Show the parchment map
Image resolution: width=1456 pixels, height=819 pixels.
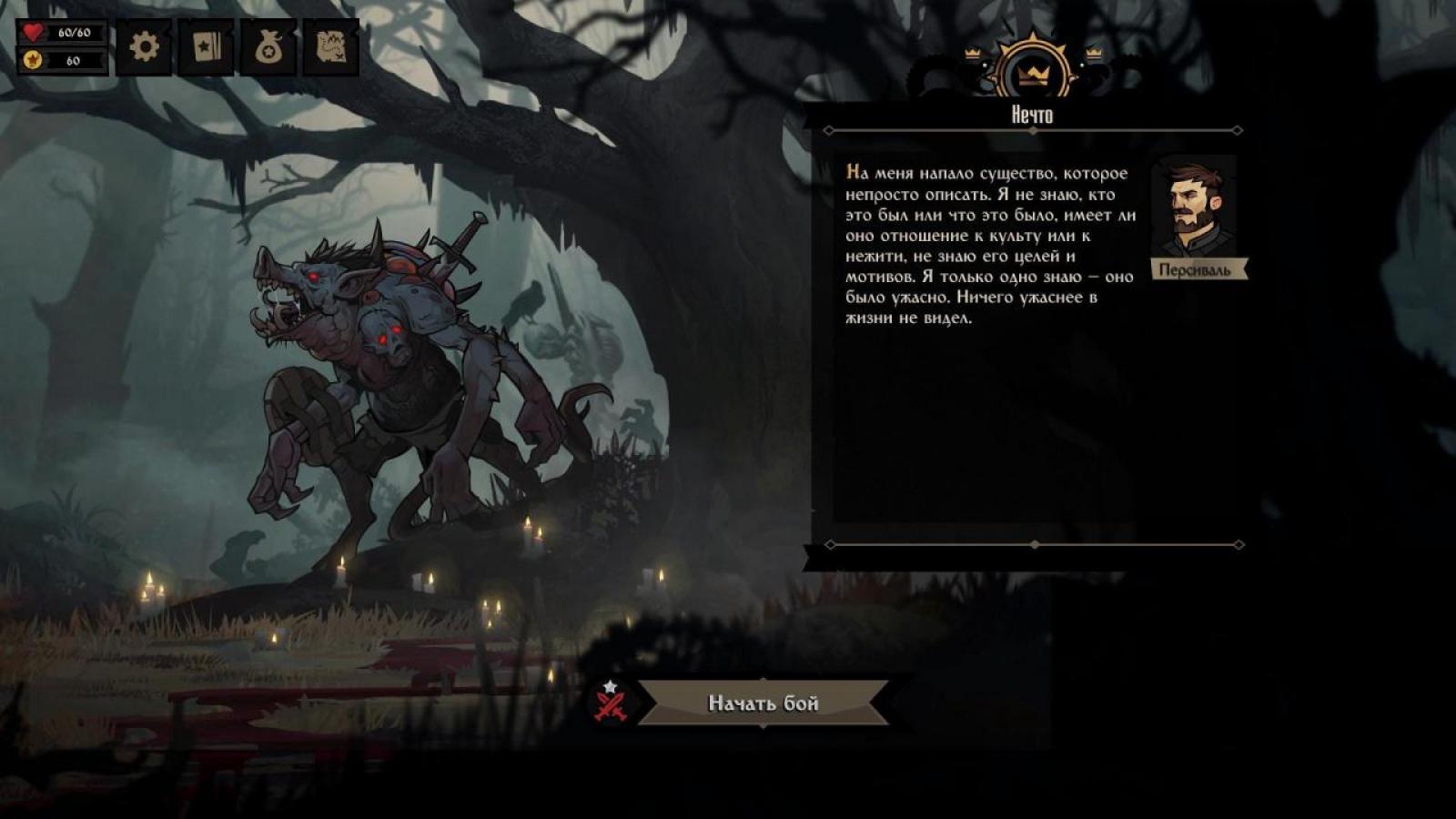tap(330, 46)
